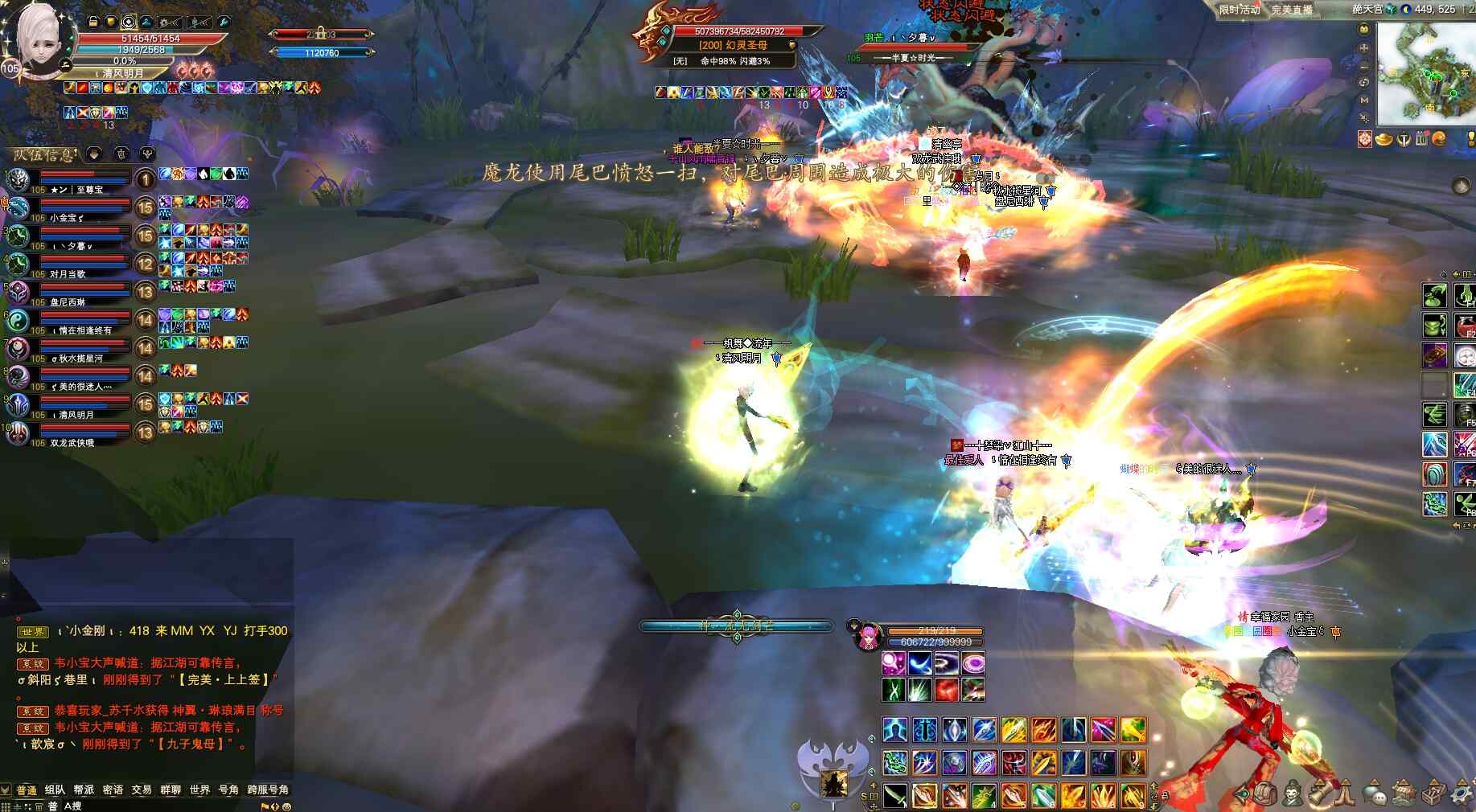This screenshot has width=1476, height=812.
Task: Click the minimap
Action: [x=1425, y=74]
